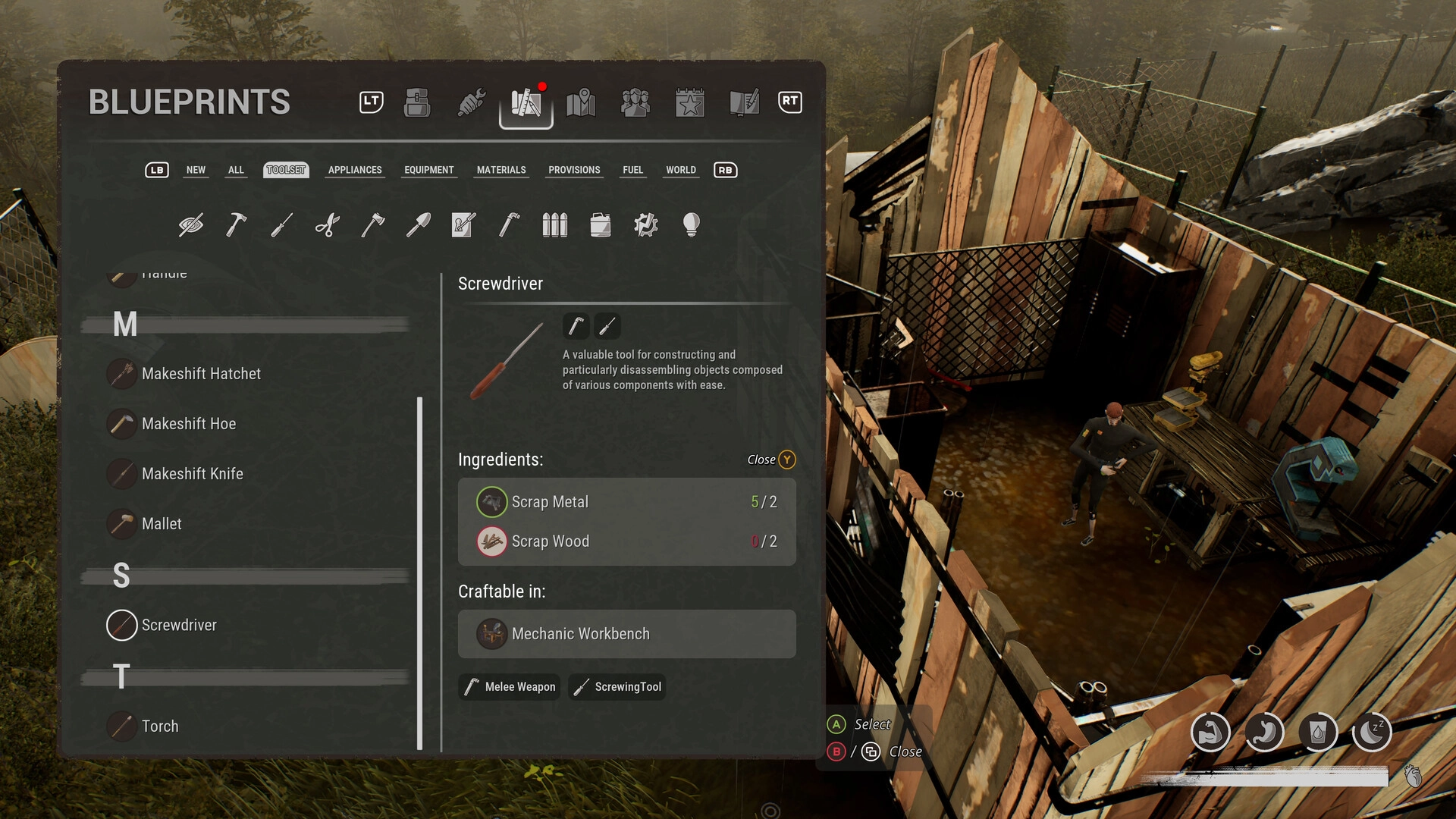Open the backpack inventory menu icon
The image size is (1456, 819).
click(417, 102)
